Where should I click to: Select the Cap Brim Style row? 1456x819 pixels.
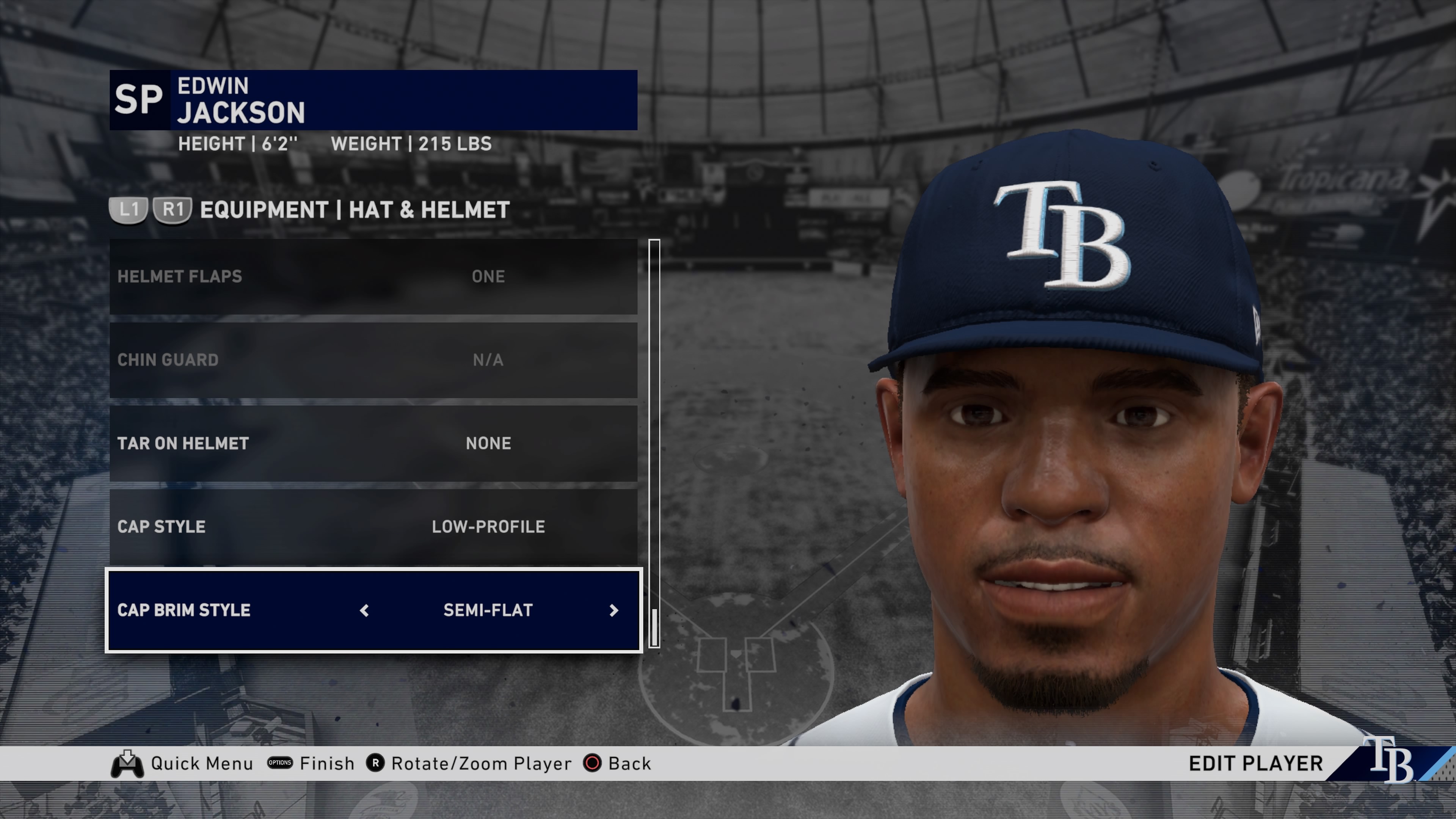tap(226, 610)
